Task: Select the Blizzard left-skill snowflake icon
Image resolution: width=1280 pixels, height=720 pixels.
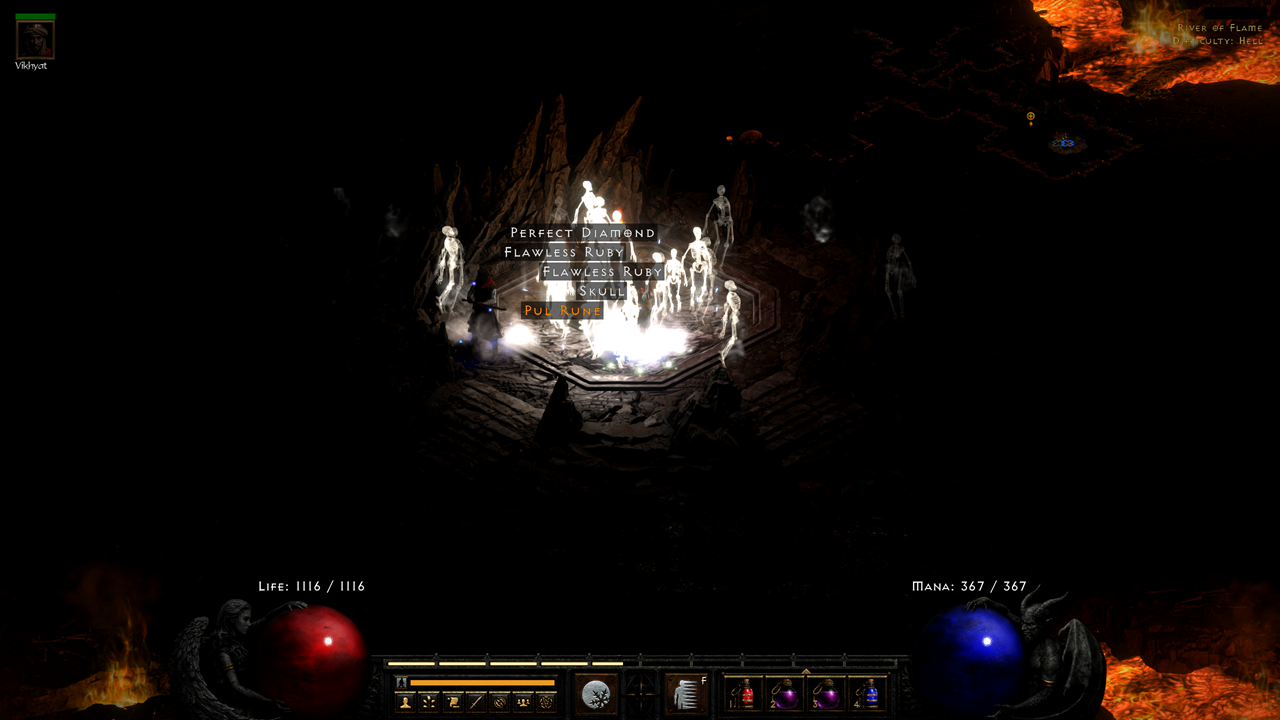Action: (x=596, y=693)
